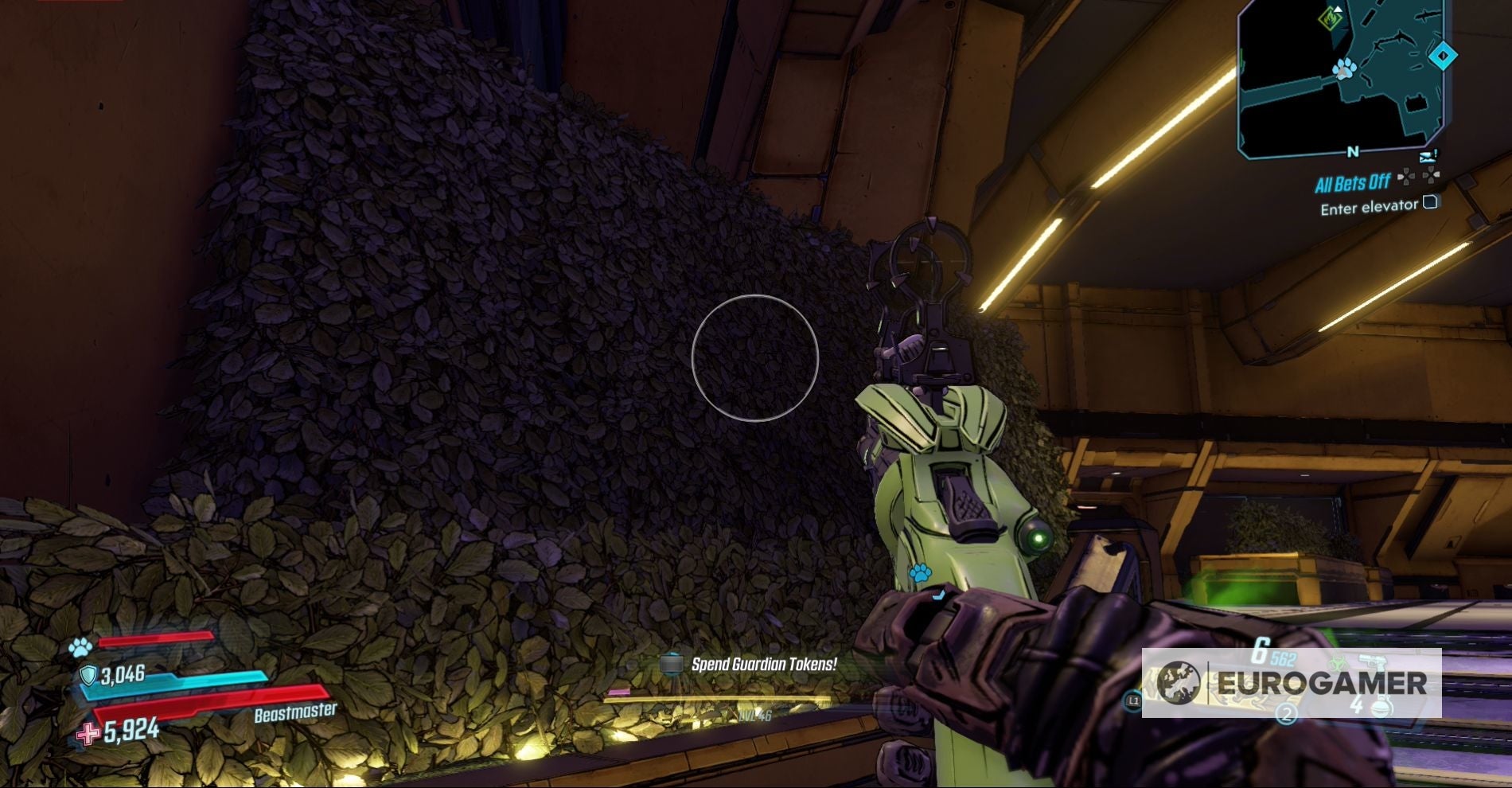Click the shield icon beside 3,046
This screenshot has width=1512, height=788.
[x=89, y=676]
